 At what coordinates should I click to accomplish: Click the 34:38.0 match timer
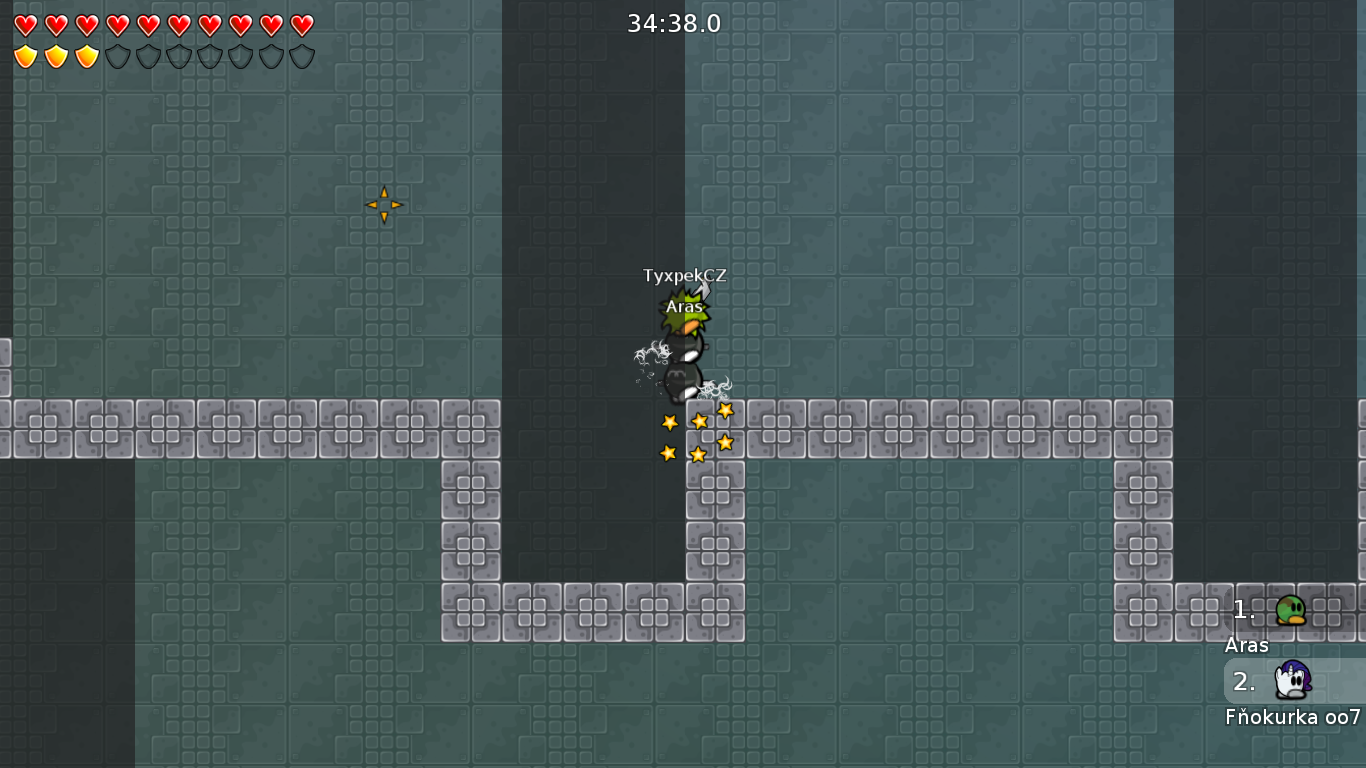coord(674,23)
